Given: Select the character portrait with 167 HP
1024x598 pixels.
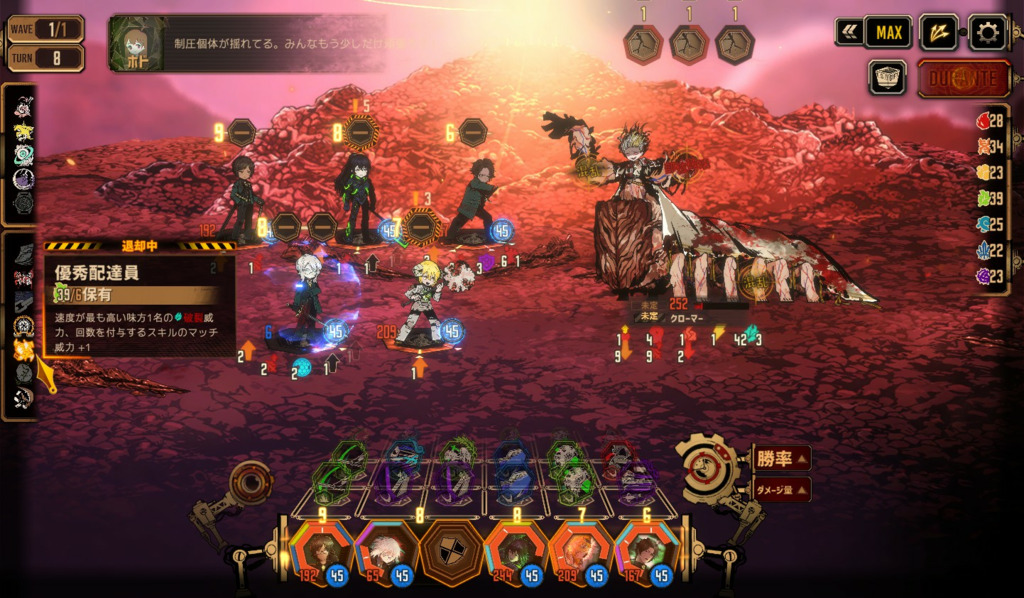Looking at the screenshot, I should tap(644, 553).
